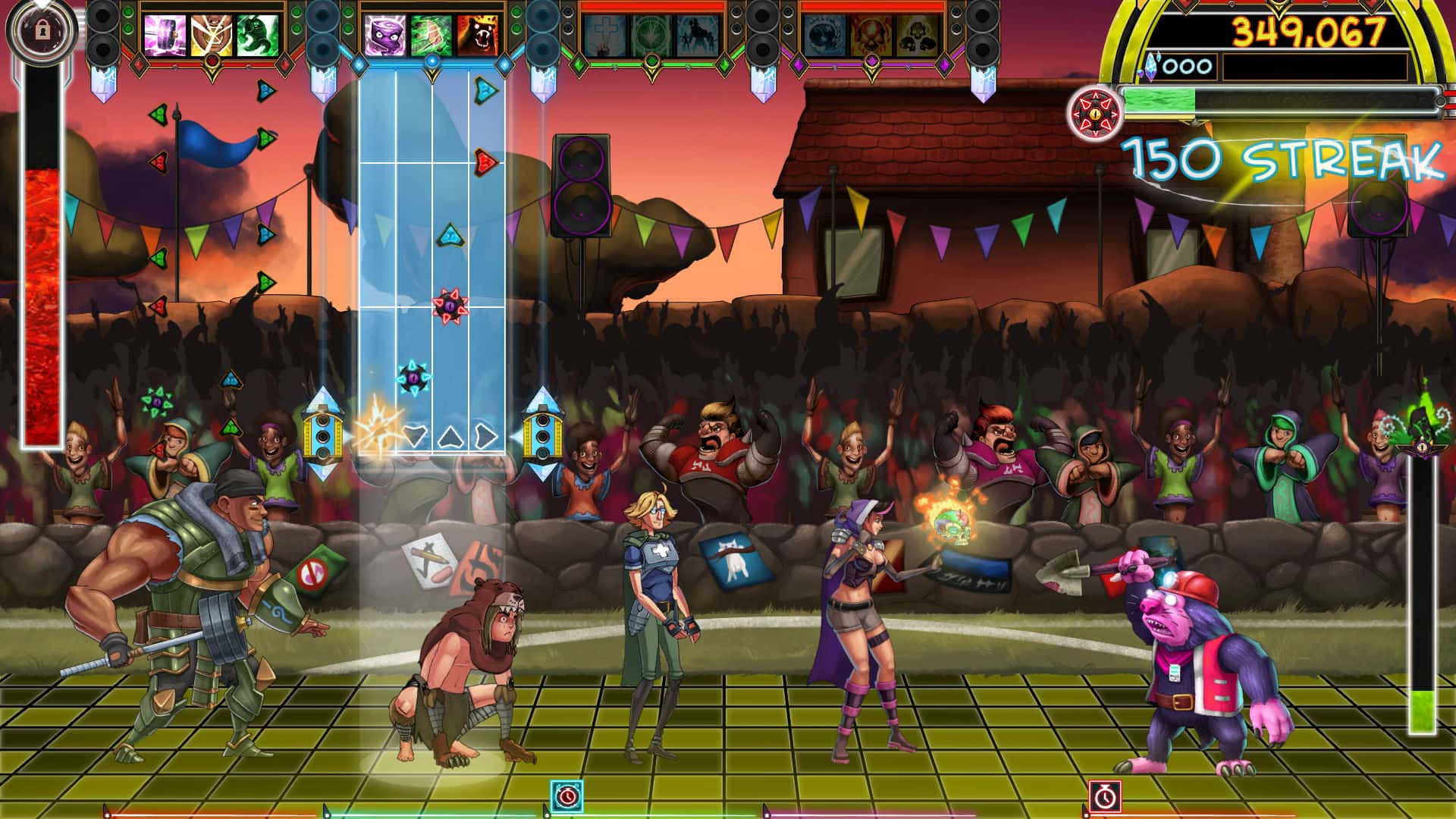
Task: Select the shadowy horseman ability icon
Action: [x=697, y=35]
